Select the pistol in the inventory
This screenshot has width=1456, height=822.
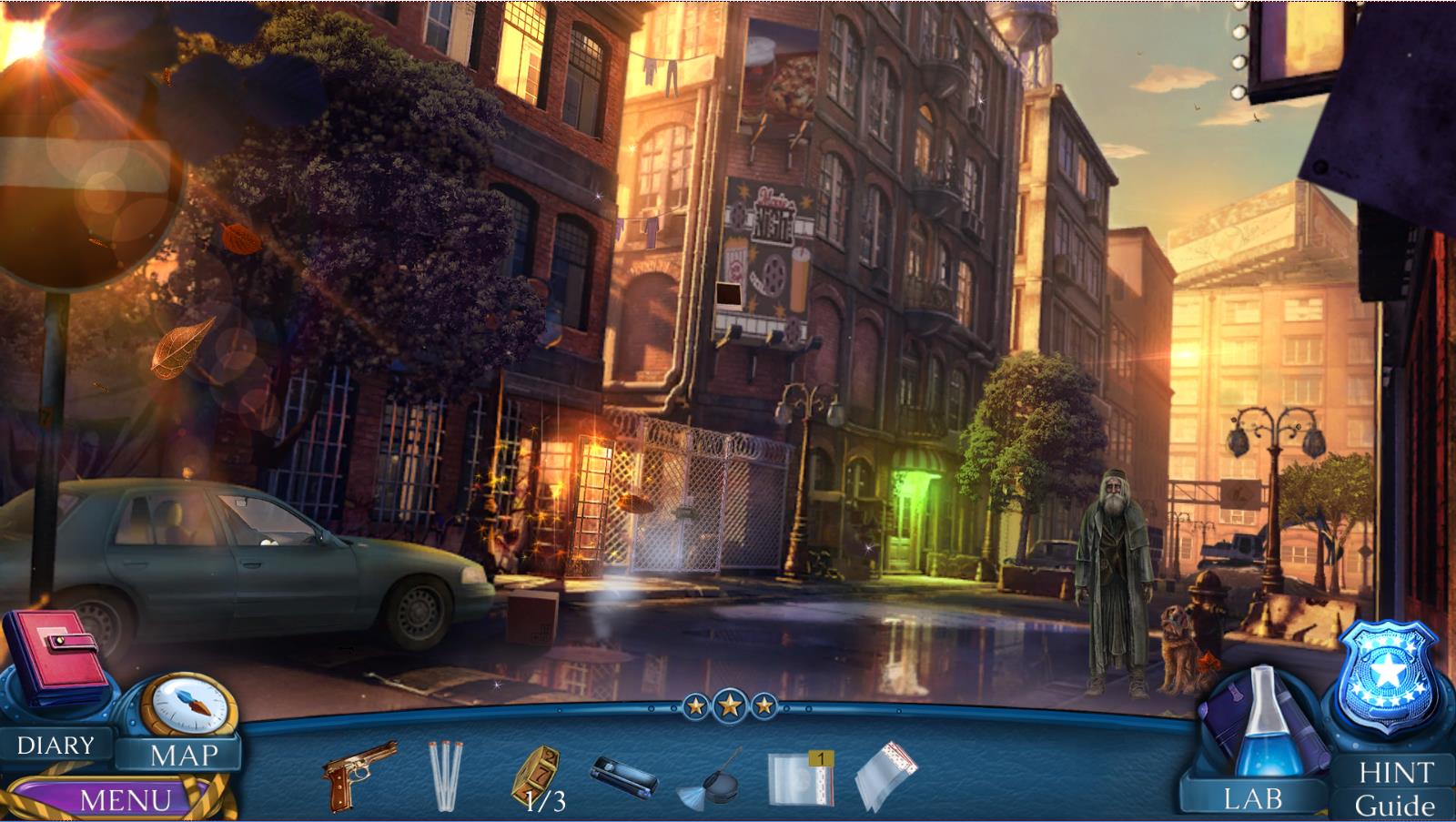click(359, 775)
